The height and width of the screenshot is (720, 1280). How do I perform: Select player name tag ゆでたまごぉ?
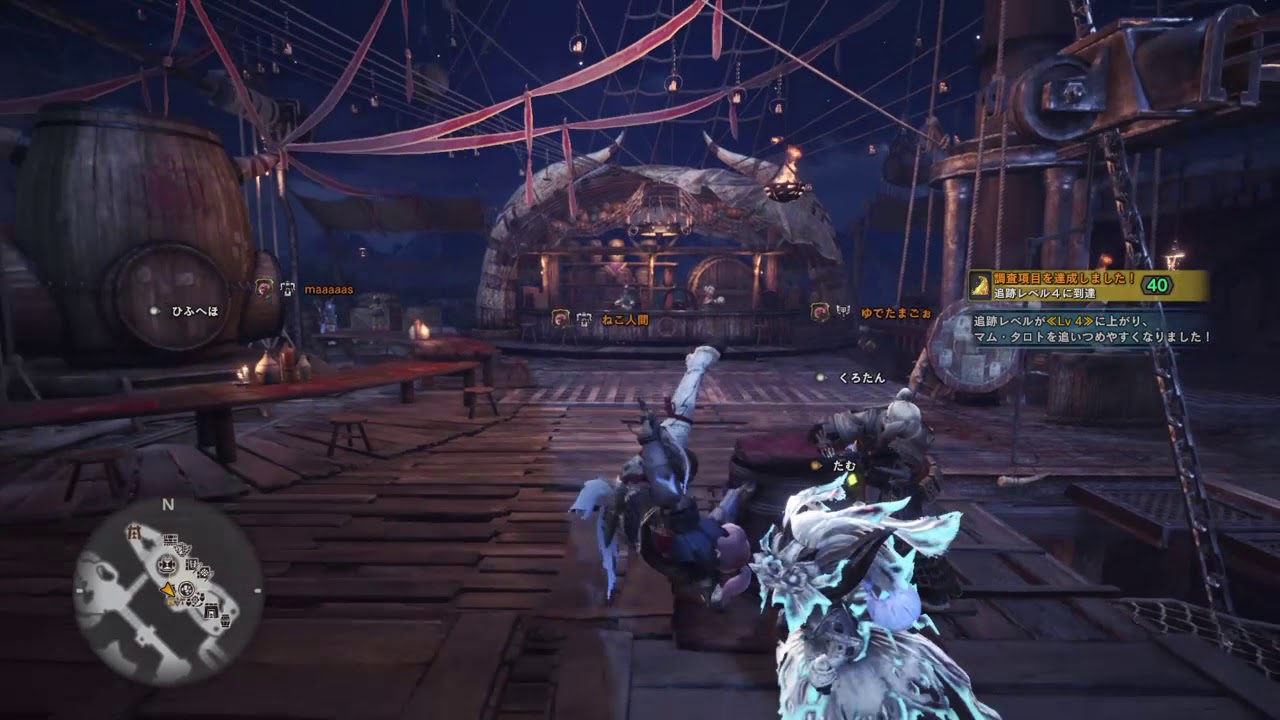pyautogui.click(x=895, y=313)
